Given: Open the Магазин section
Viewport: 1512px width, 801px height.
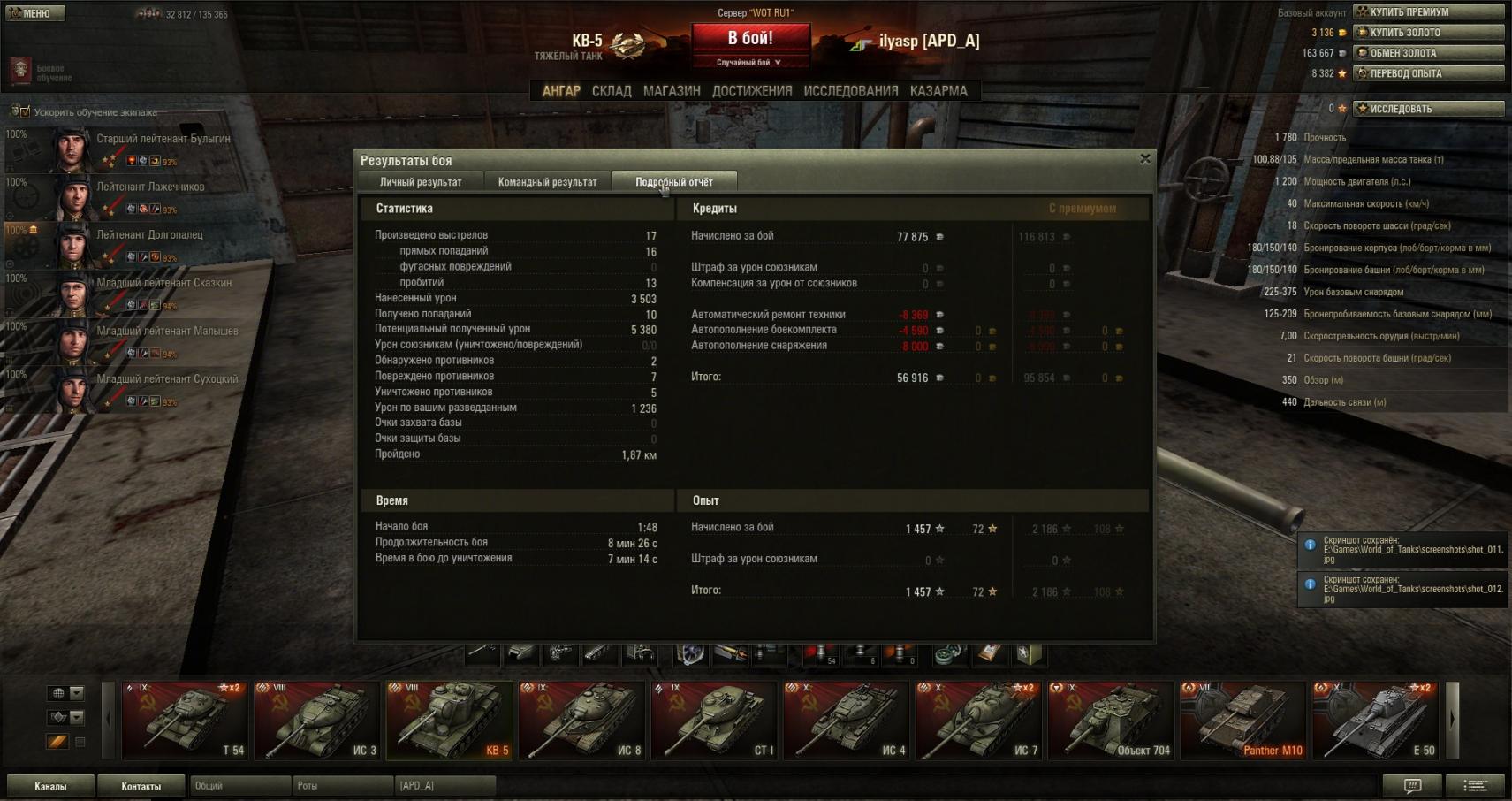Looking at the screenshot, I should [x=672, y=91].
